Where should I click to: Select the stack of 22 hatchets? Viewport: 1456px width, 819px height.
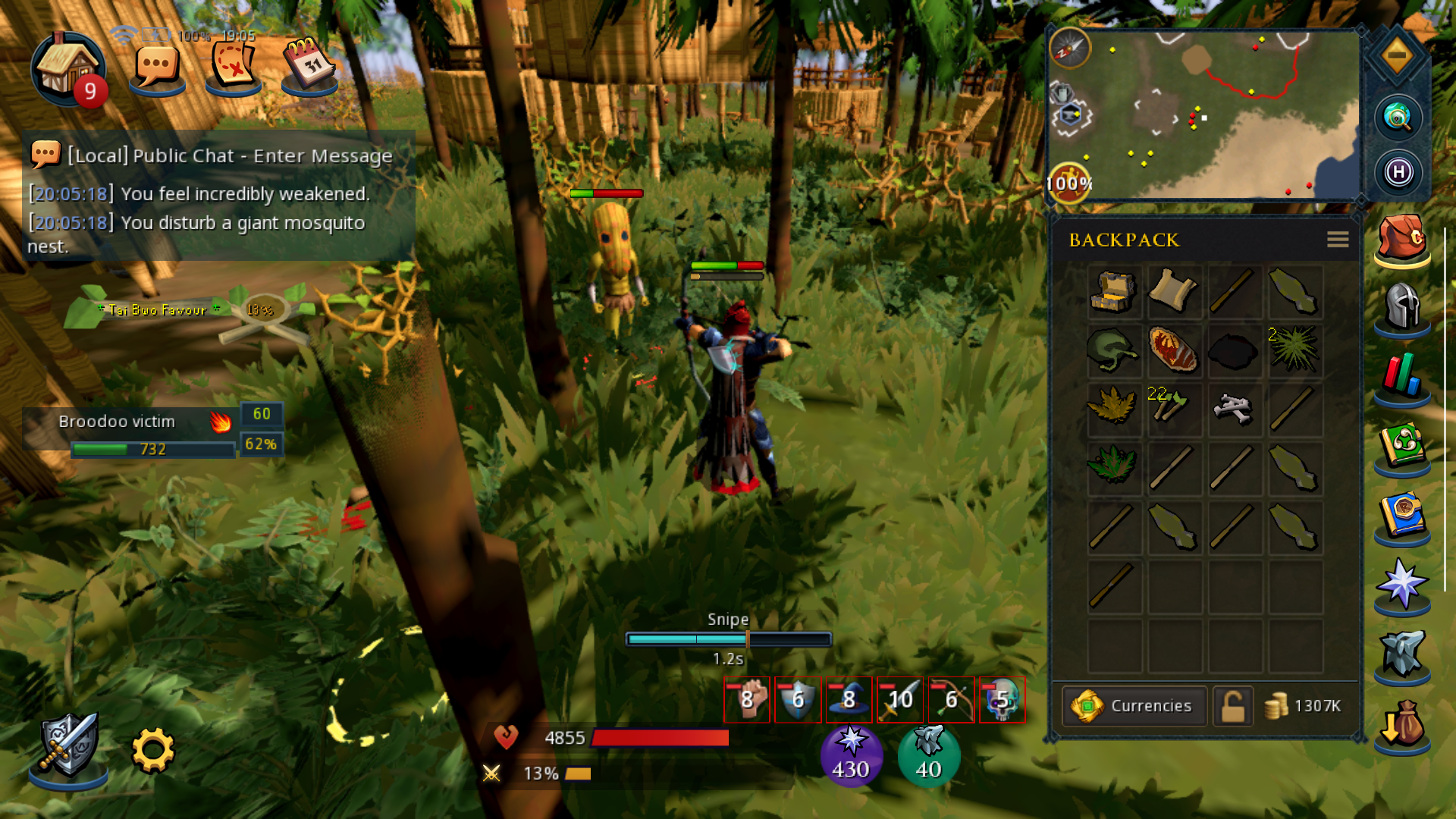coord(1172,407)
